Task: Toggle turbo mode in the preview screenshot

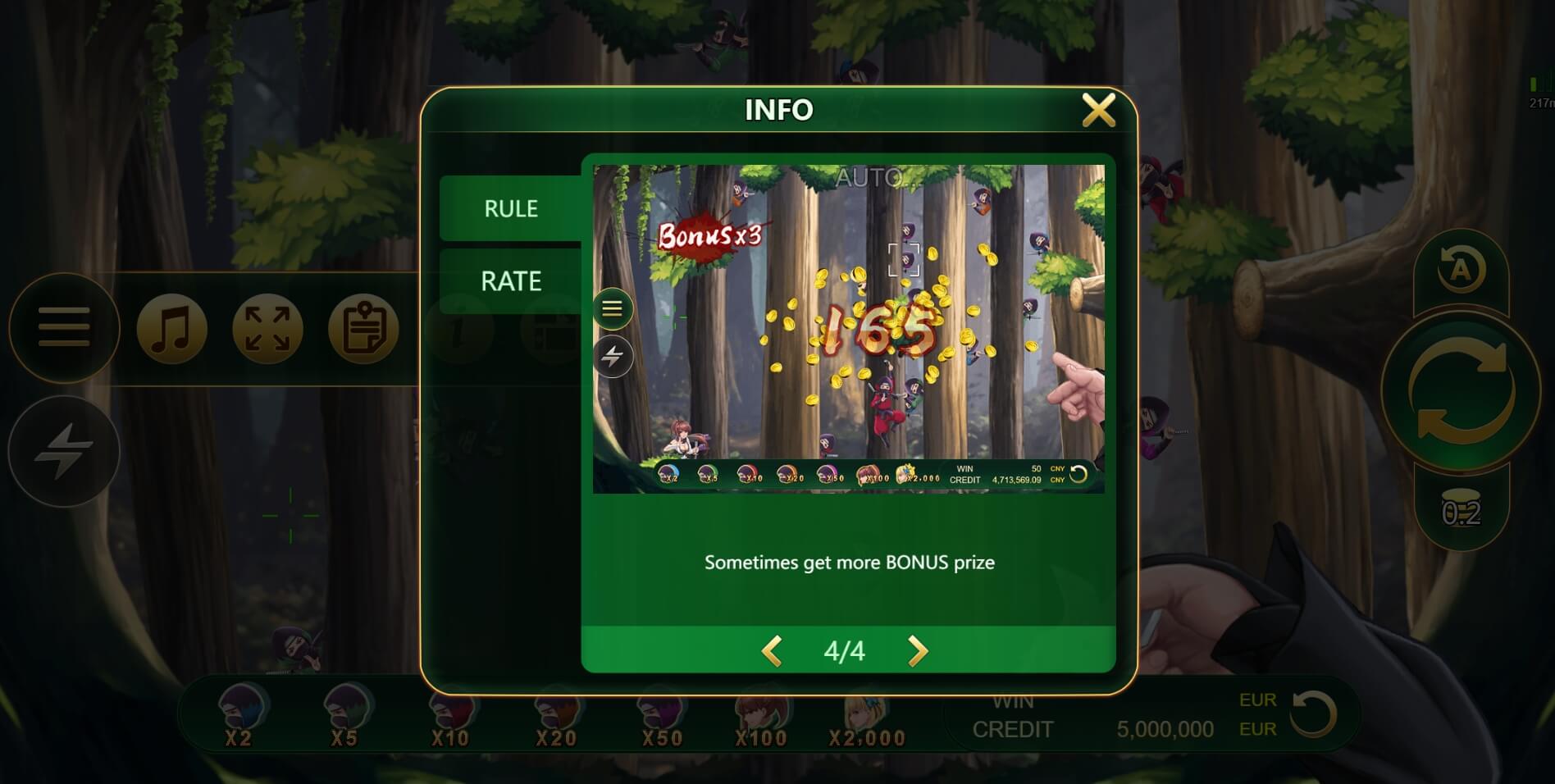Action: [x=612, y=356]
